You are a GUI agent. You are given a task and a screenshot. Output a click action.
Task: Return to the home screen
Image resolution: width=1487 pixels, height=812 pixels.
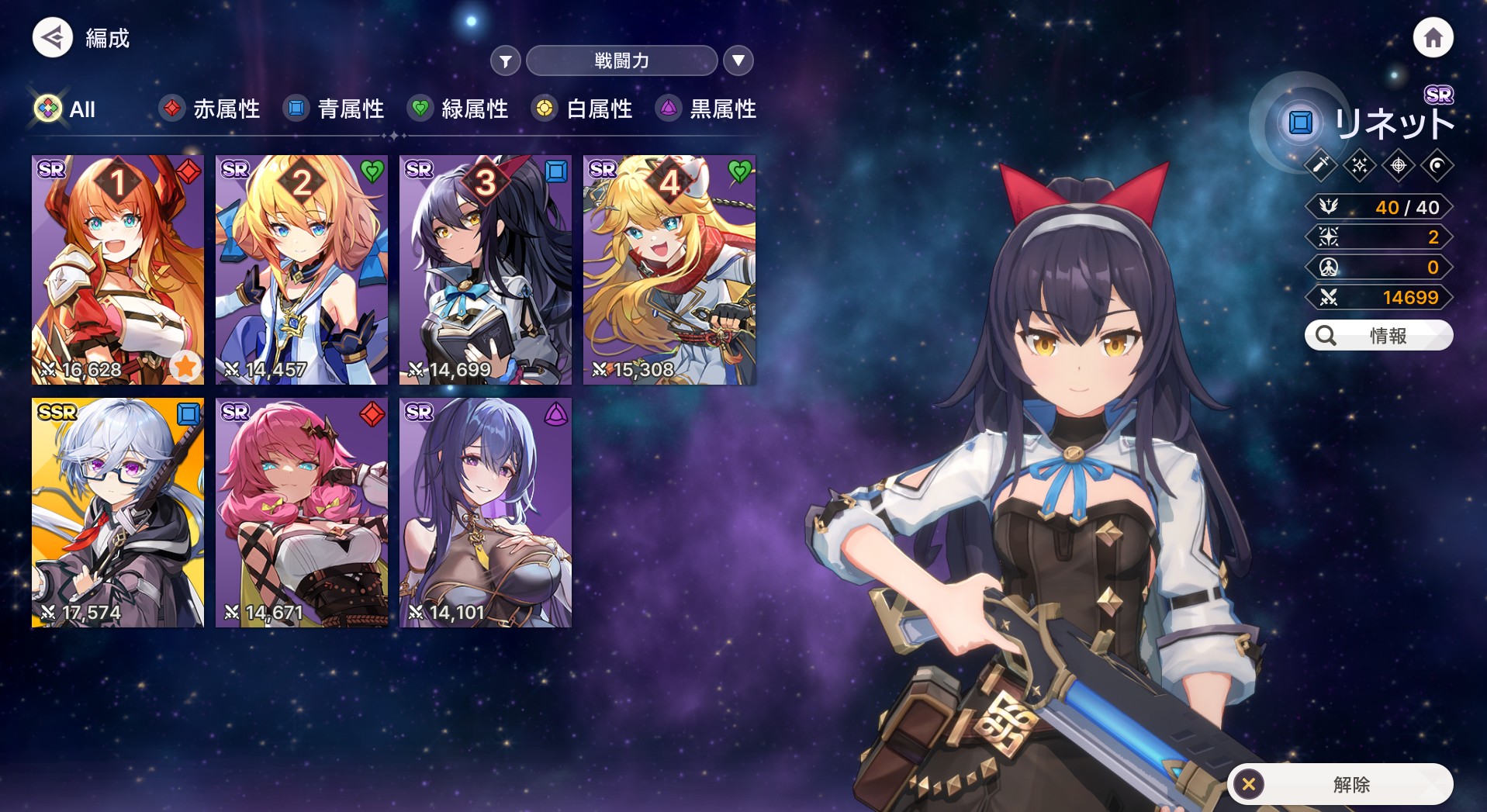point(1432,37)
